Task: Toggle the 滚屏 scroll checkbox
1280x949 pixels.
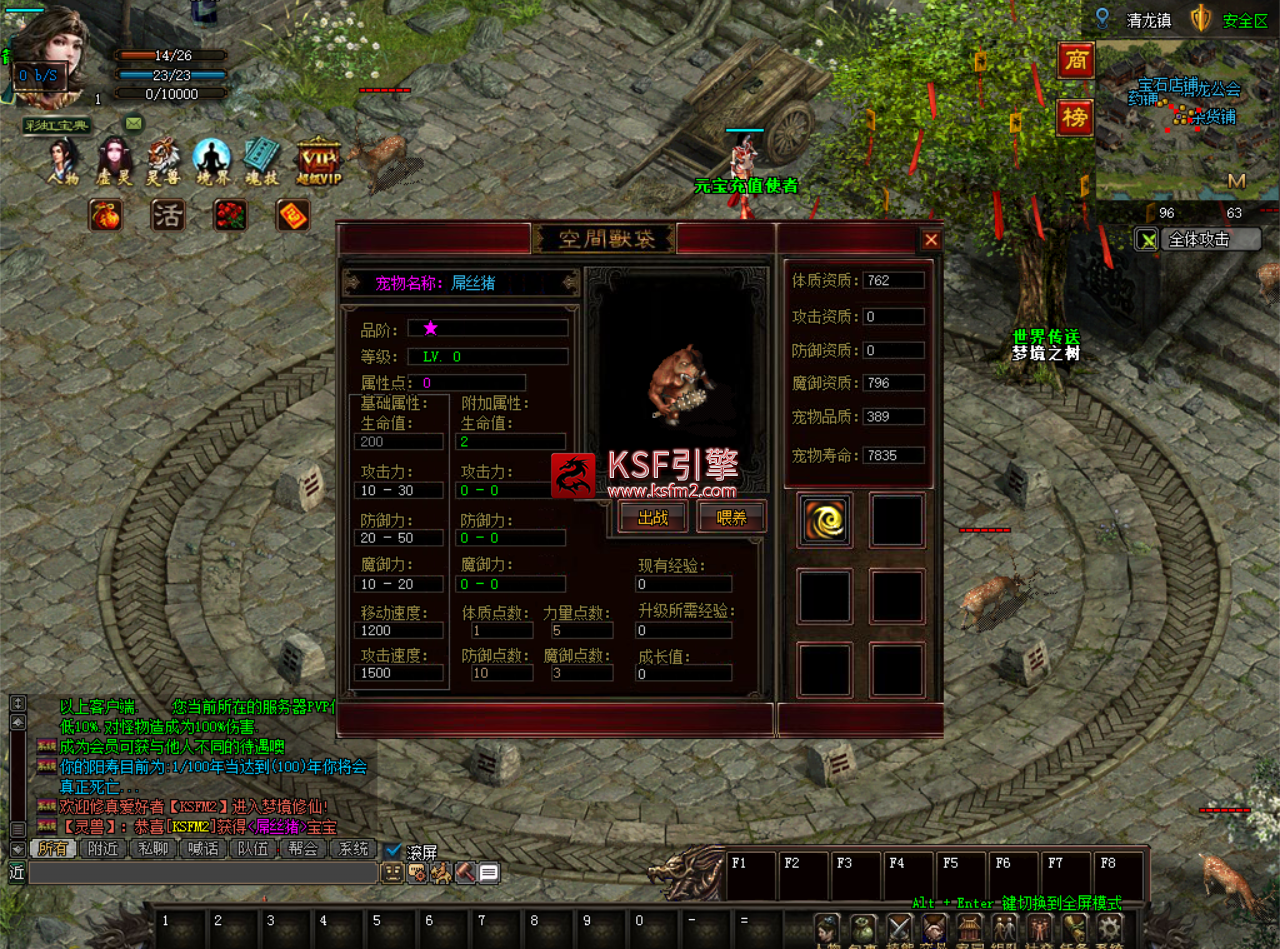Action: click(x=394, y=851)
